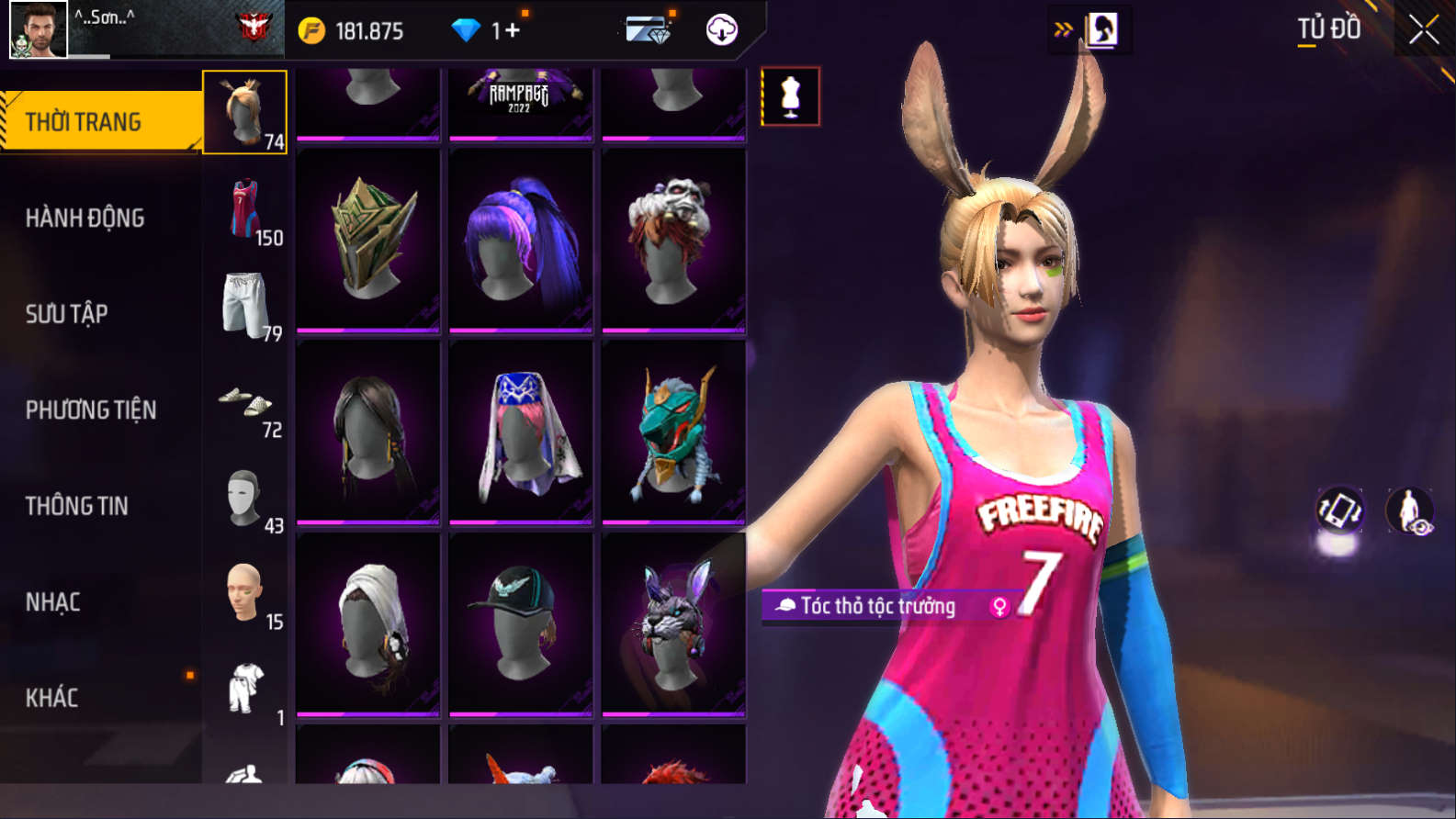Viewport: 1456px width, 819px height.
Task: Select the face mask subcategory
Action: (245, 499)
